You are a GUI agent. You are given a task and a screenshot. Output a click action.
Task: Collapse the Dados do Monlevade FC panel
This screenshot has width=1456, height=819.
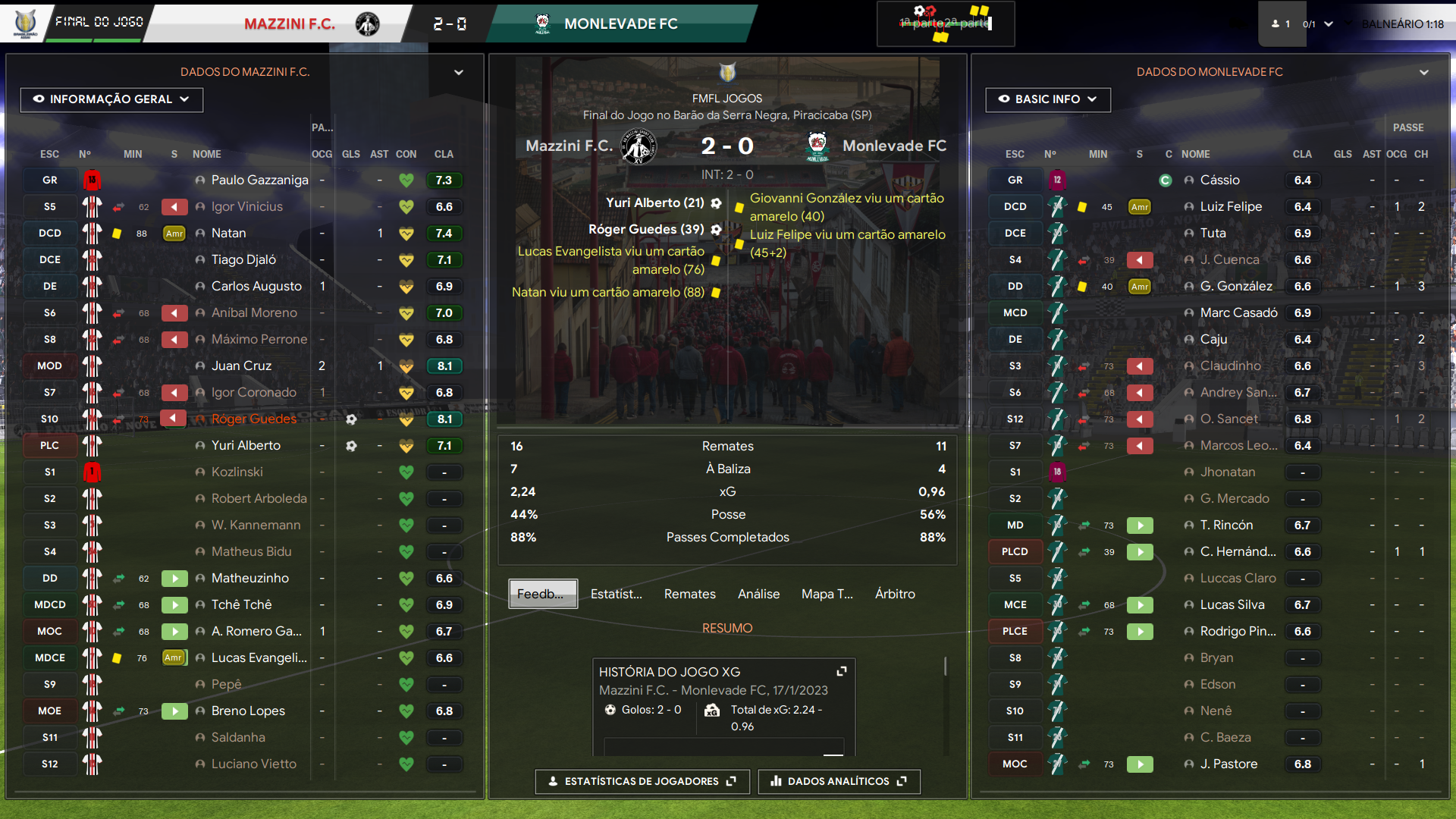coord(1423,72)
